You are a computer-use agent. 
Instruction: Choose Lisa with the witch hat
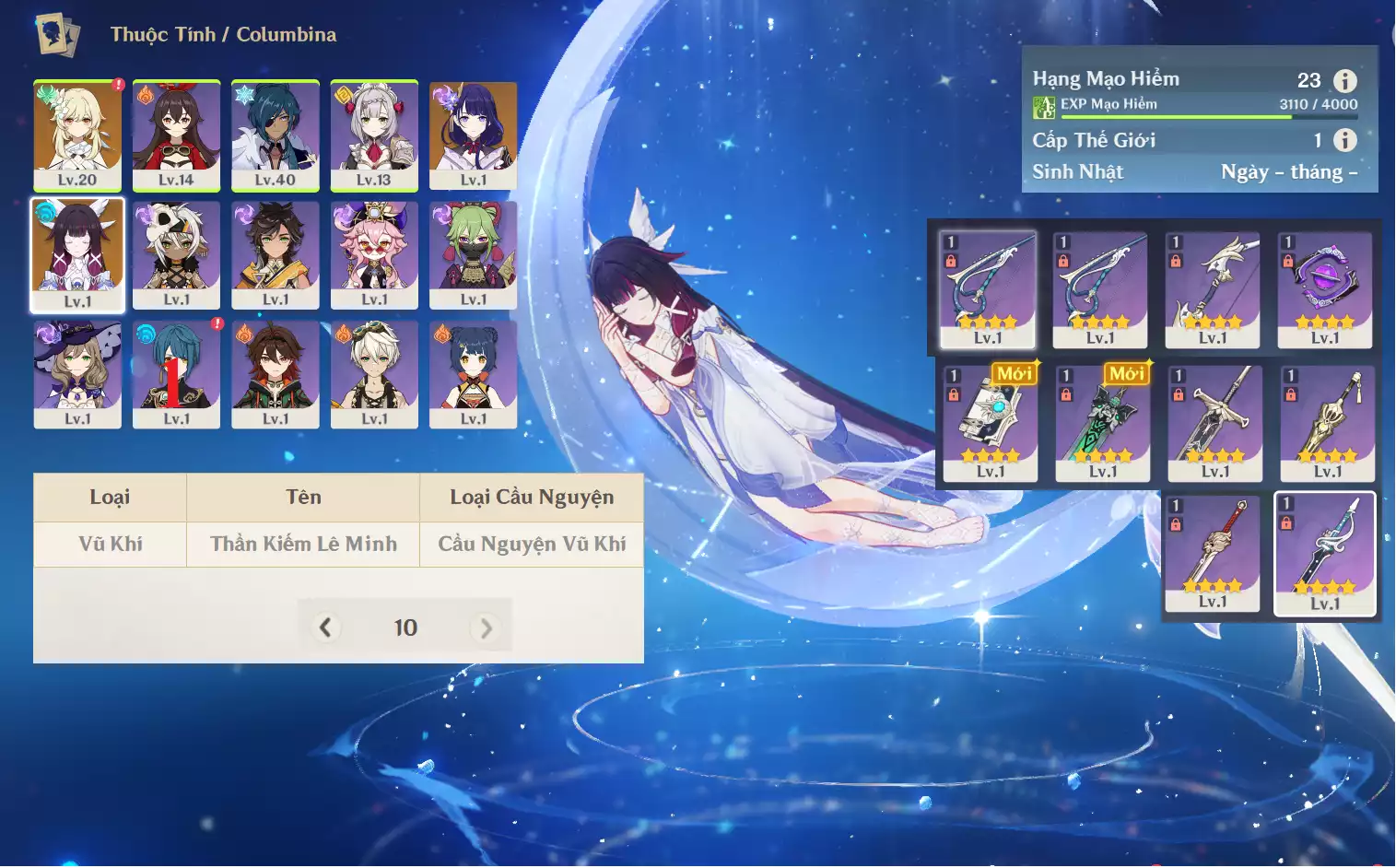tap(77, 373)
